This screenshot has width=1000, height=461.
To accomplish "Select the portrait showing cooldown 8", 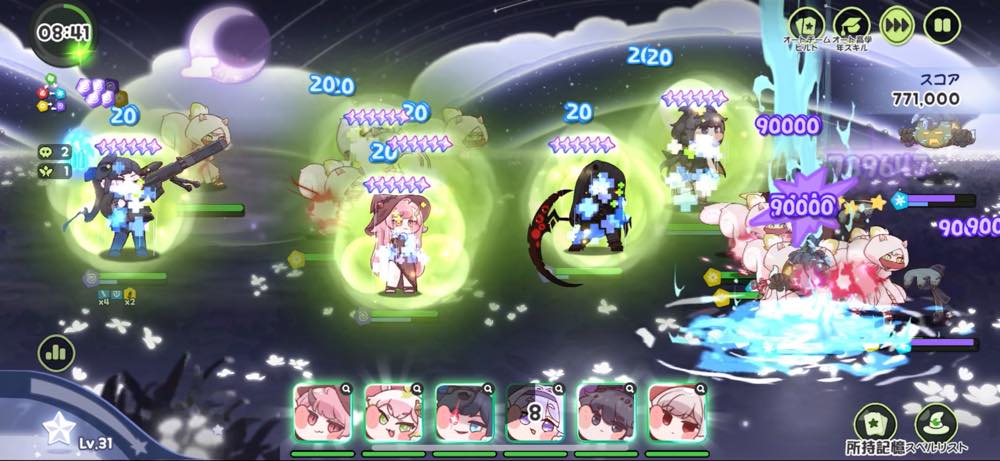I will point(535,413).
